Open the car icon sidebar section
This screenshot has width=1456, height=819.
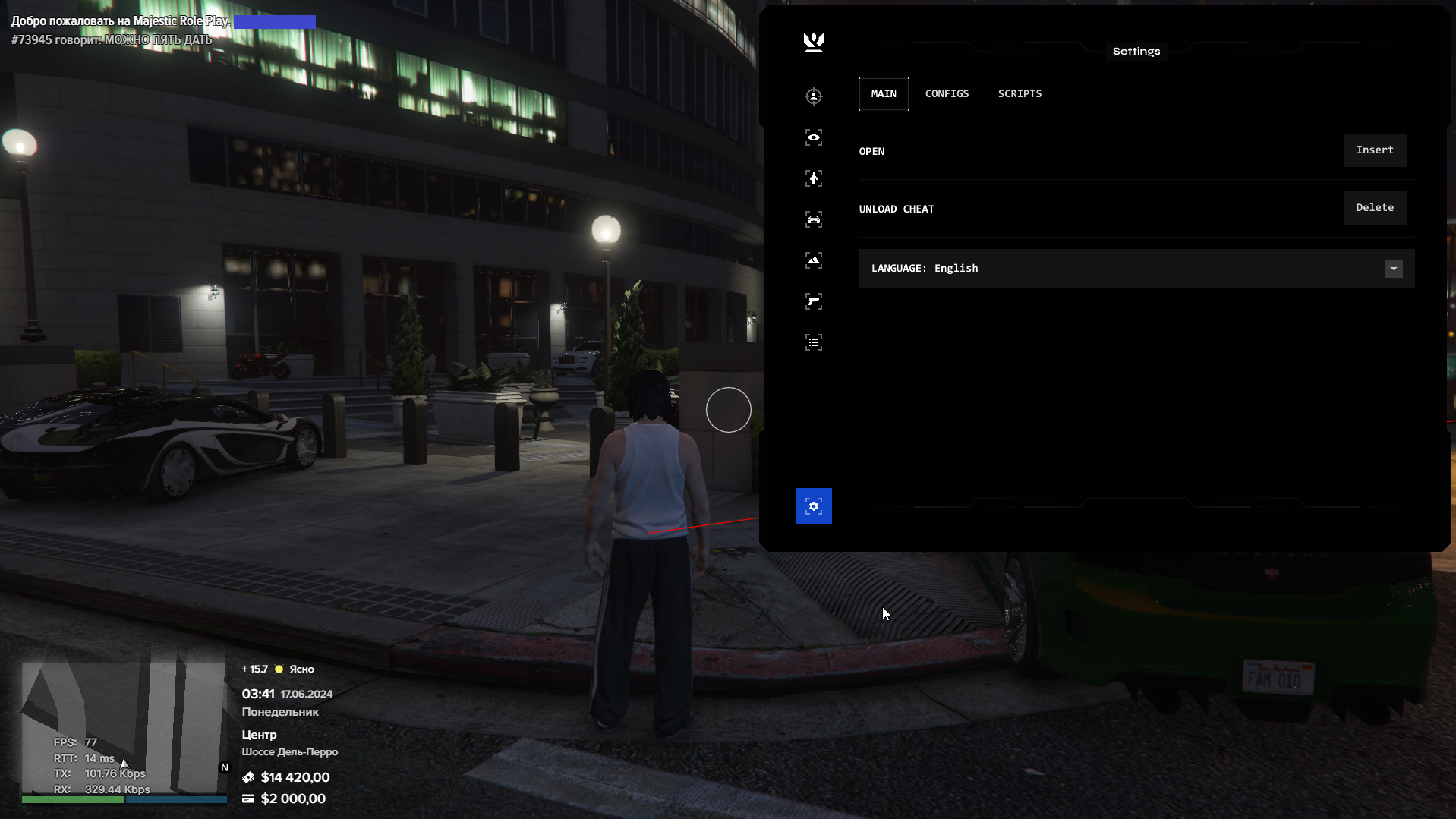click(814, 219)
